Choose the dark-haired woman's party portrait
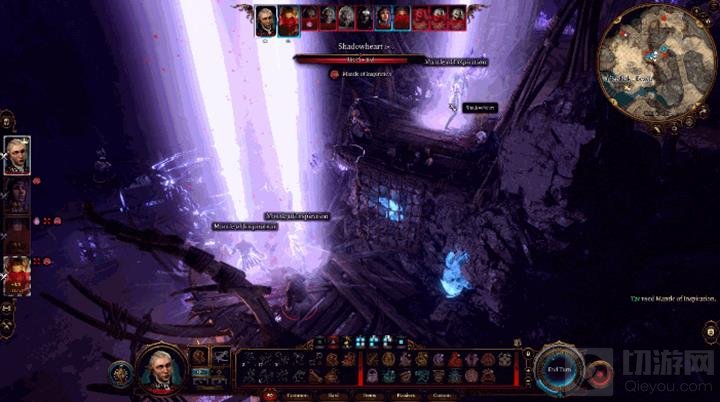Image resolution: width=720 pixels, height=402 pixels. point(17,195)
